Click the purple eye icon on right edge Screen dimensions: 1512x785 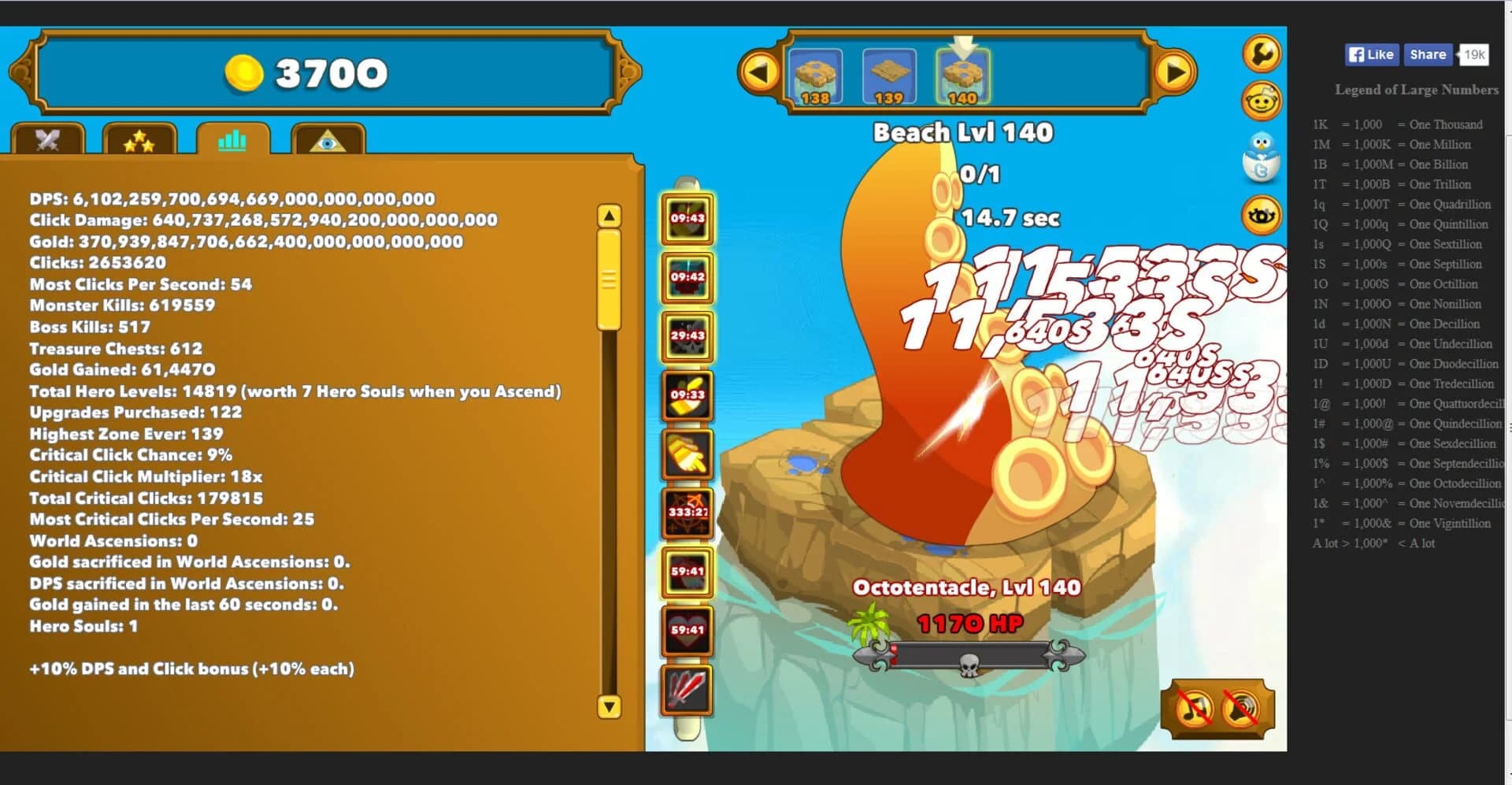pos(1262,214)
